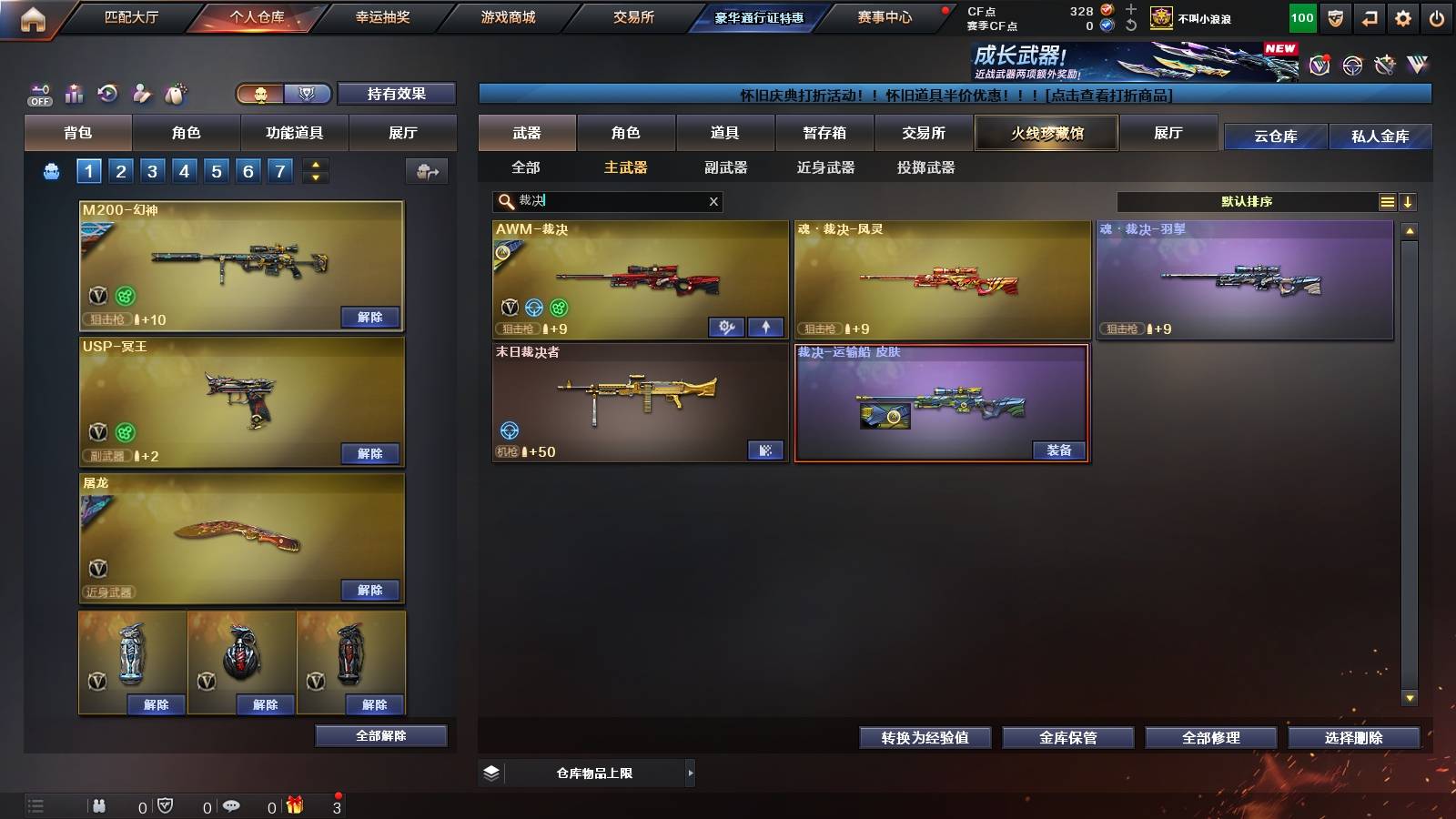Click the descending sort arrow beside 默认排序
Screen dimensions: 1456x819
pyautogui.click(x=1408, y=201)
